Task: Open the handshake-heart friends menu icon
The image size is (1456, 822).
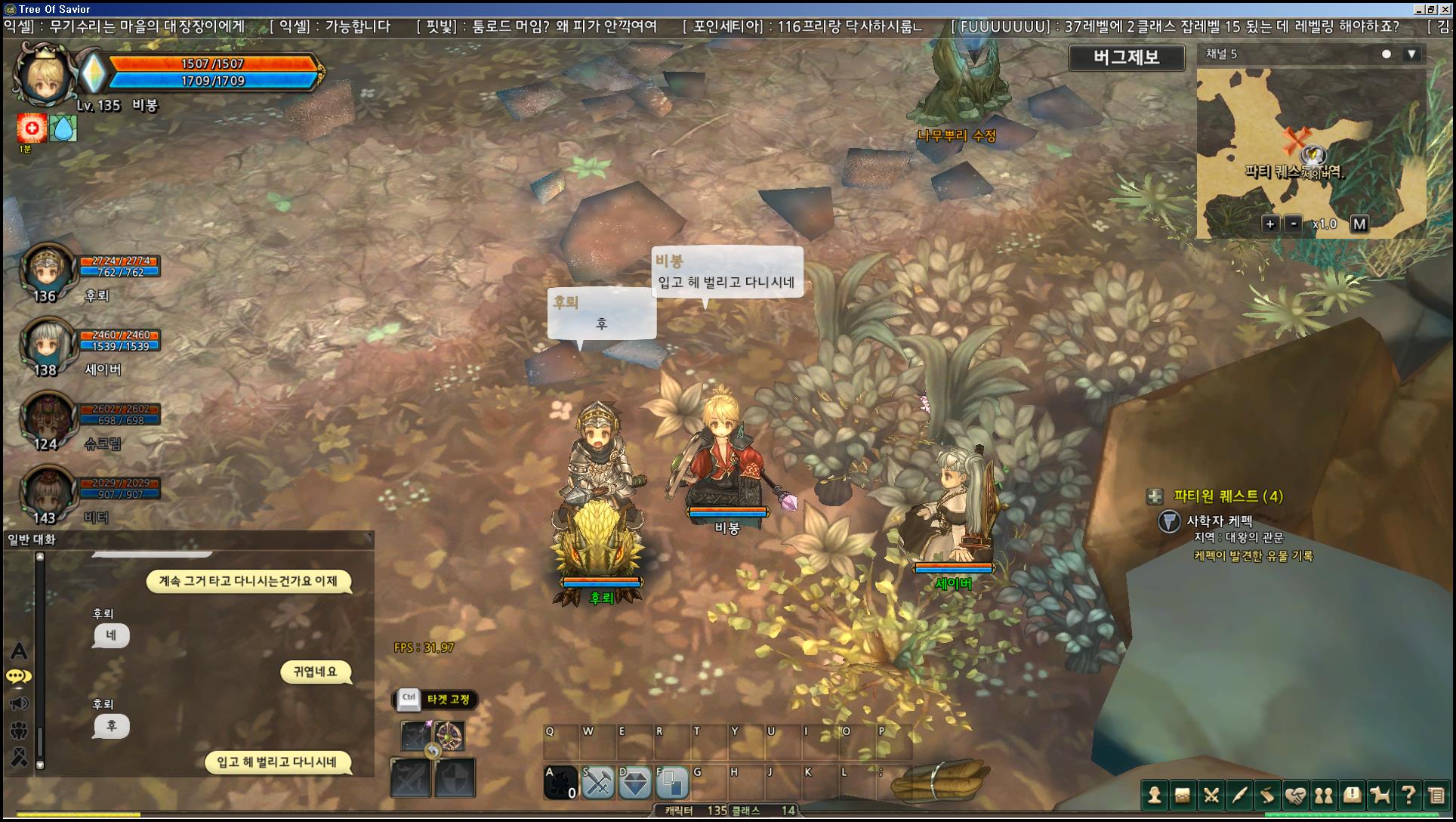Action: (x=1295, y=795)
